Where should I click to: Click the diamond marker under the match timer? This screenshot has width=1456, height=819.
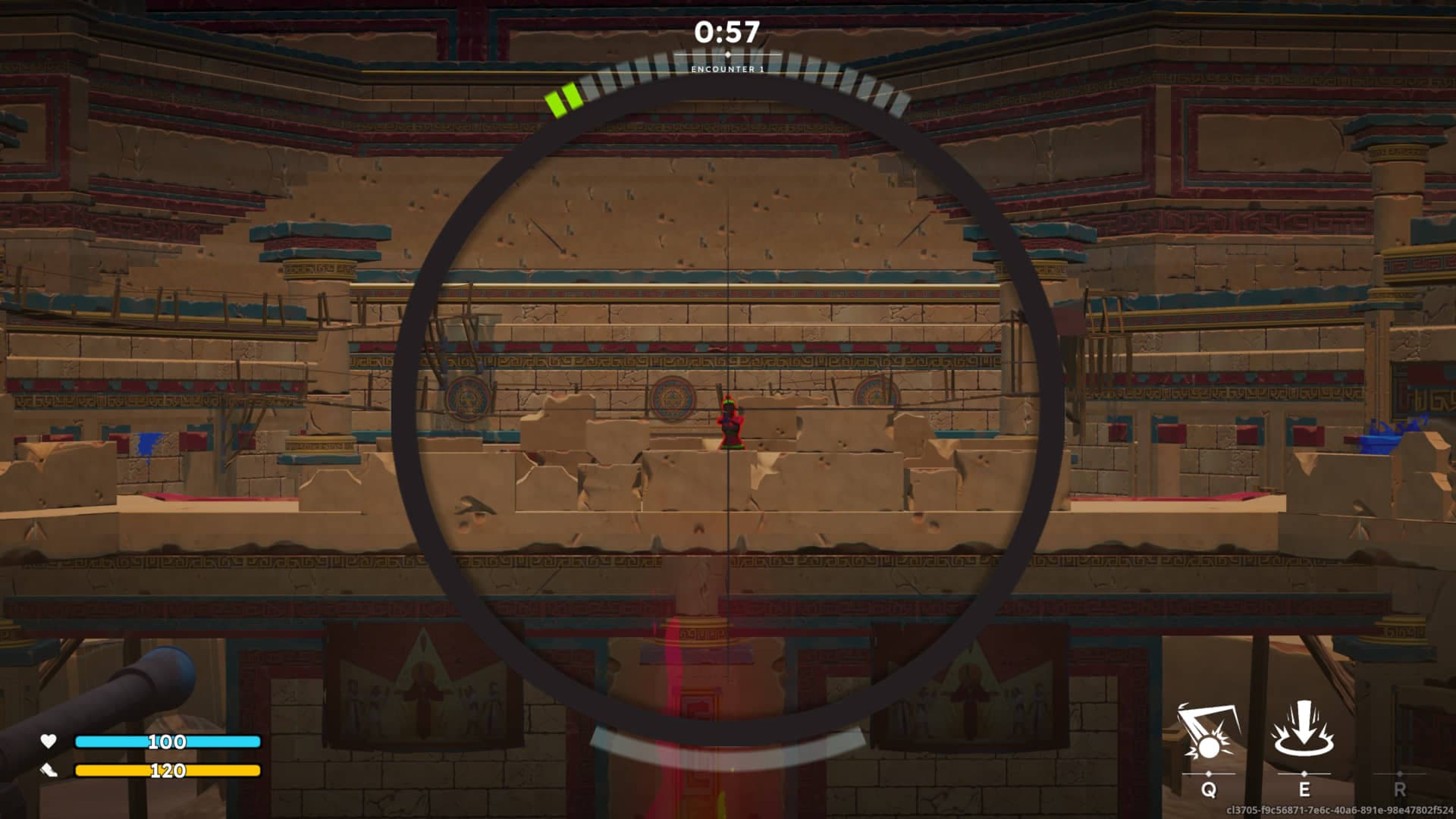(728, 55)
